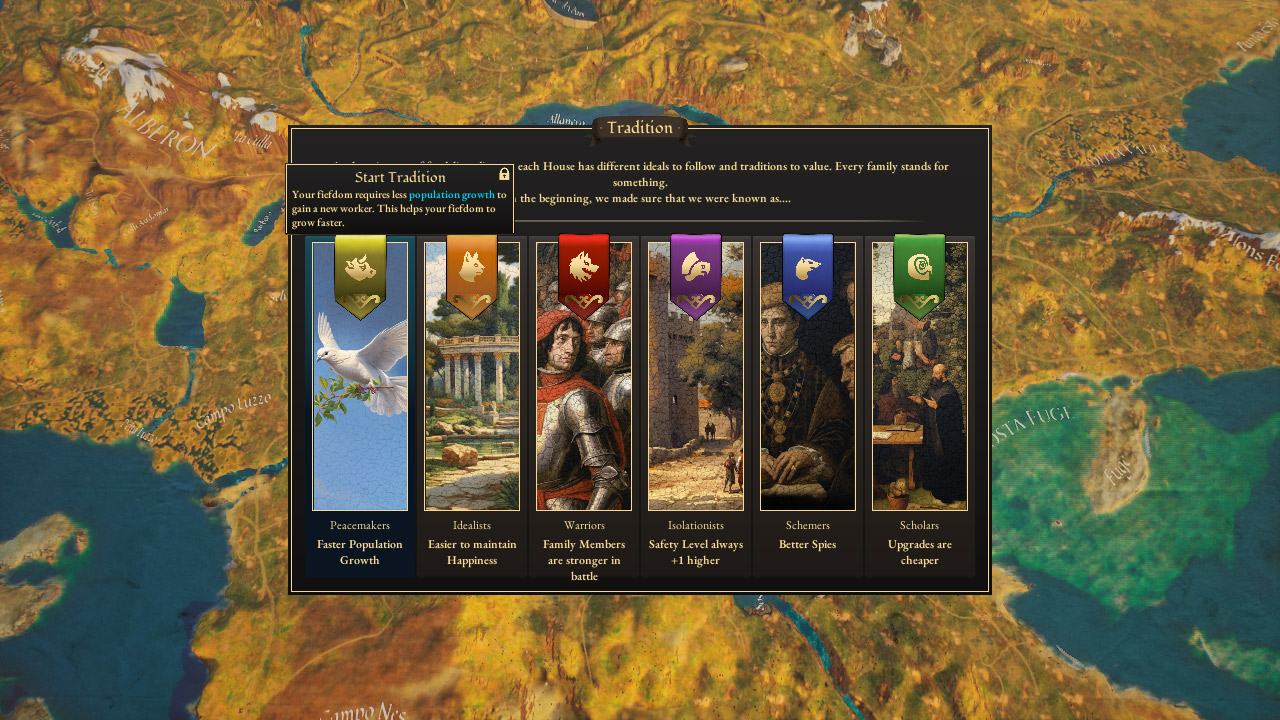Screen dimensions: 1280x720
Task: Pick the Scholars tradition card
Action: [x=920, y=400]
